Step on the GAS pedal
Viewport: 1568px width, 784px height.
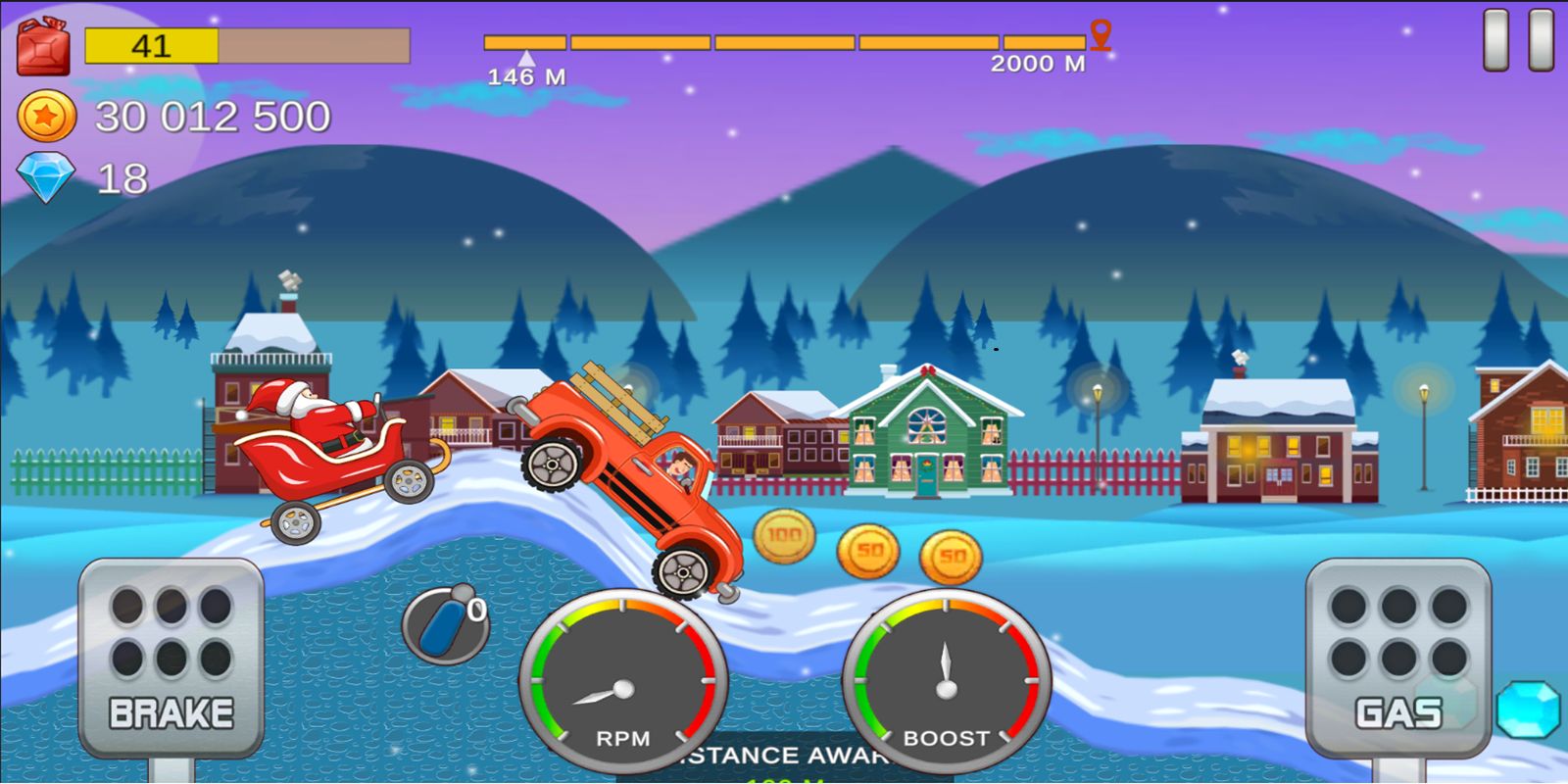tap(1398, 657)
